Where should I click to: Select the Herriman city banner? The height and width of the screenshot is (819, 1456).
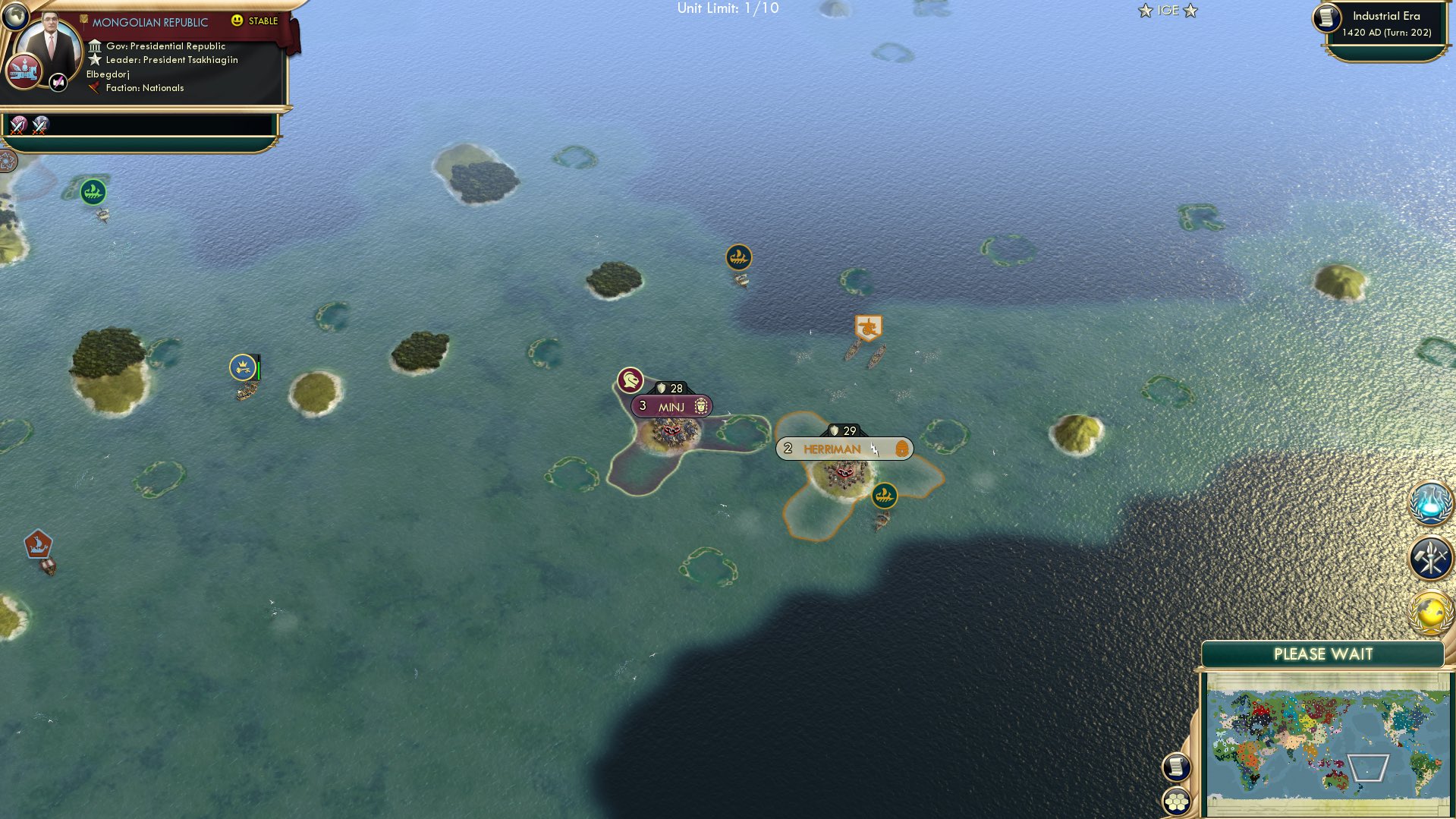coord(835,449)
